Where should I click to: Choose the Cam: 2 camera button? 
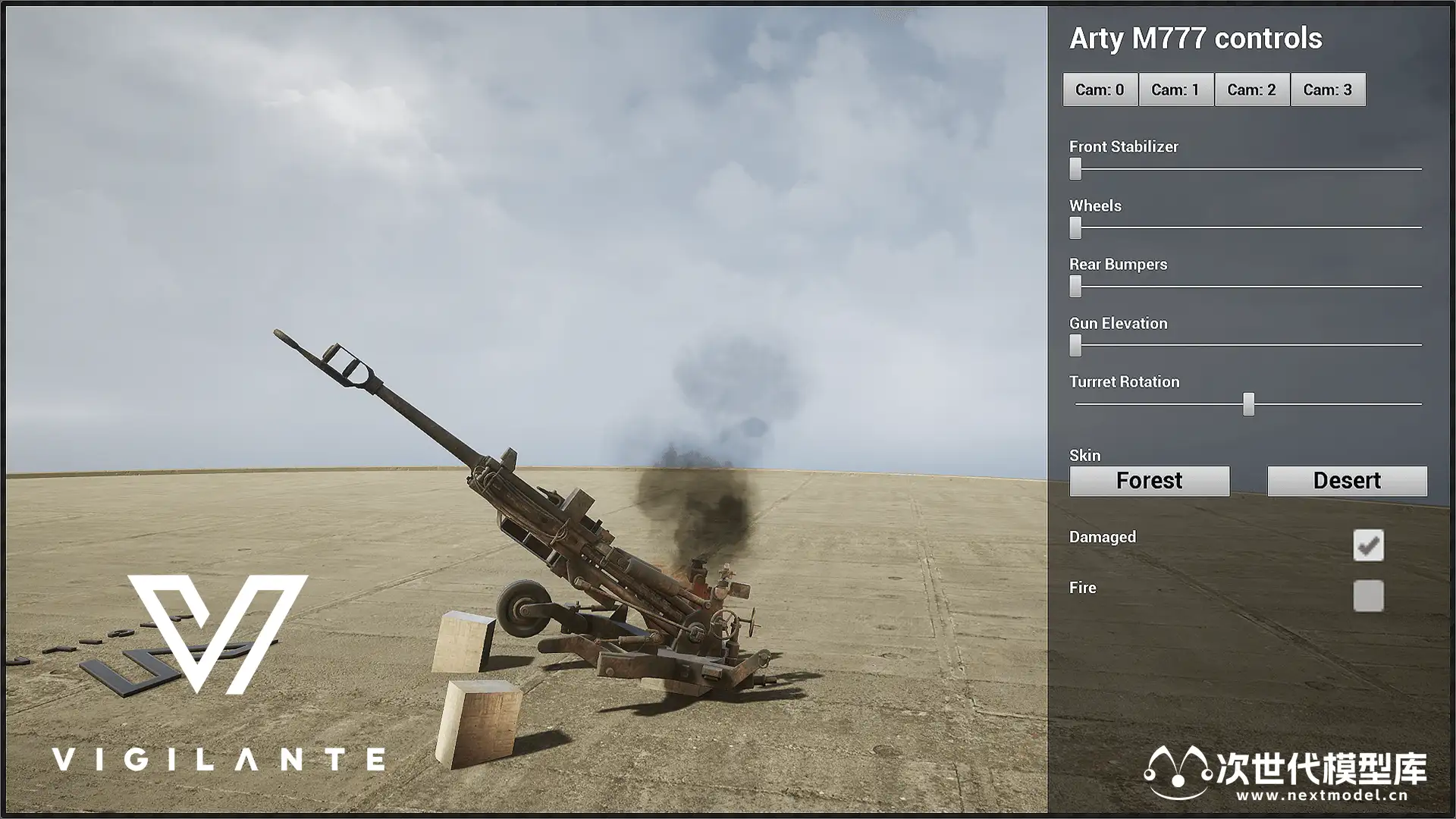1251,89
